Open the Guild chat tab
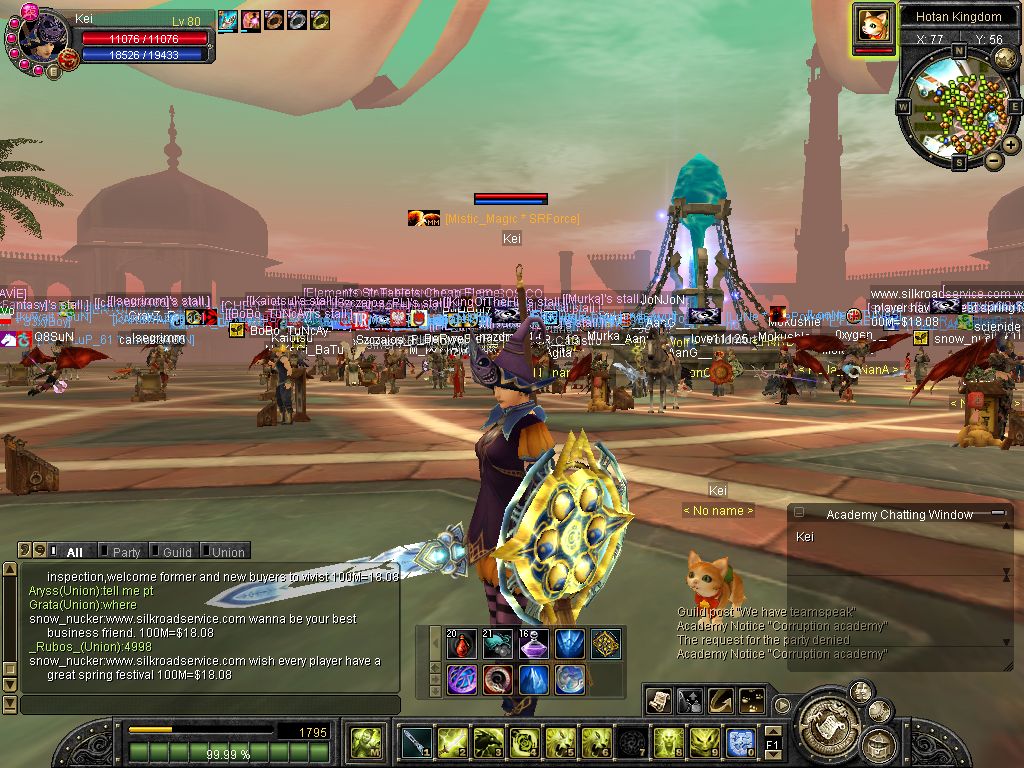 (x=177, y=552)
